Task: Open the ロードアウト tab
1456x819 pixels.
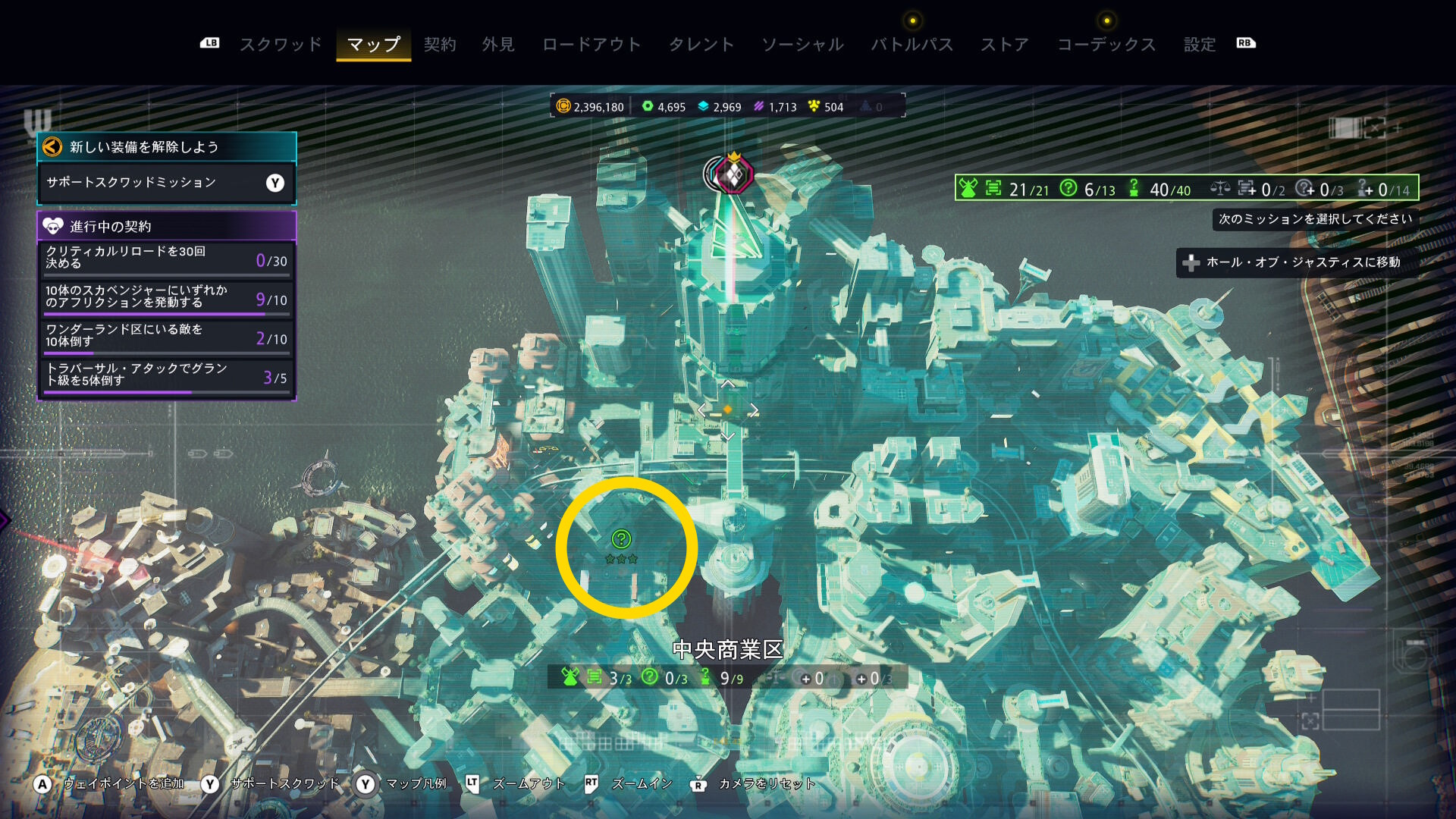Action: point(591,45)
